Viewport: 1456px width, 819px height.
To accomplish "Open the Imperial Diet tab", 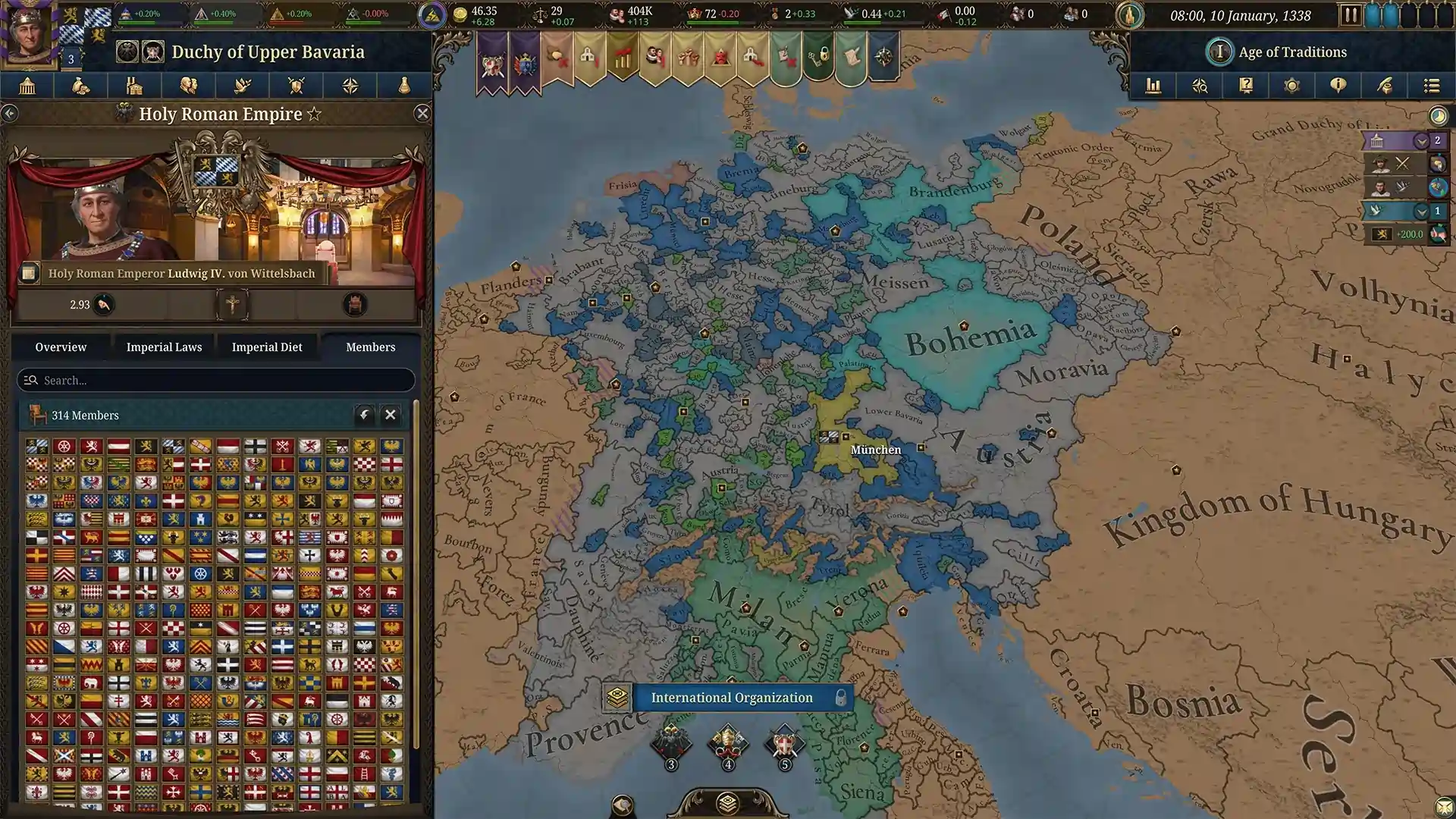I will [x=267, y=347].
